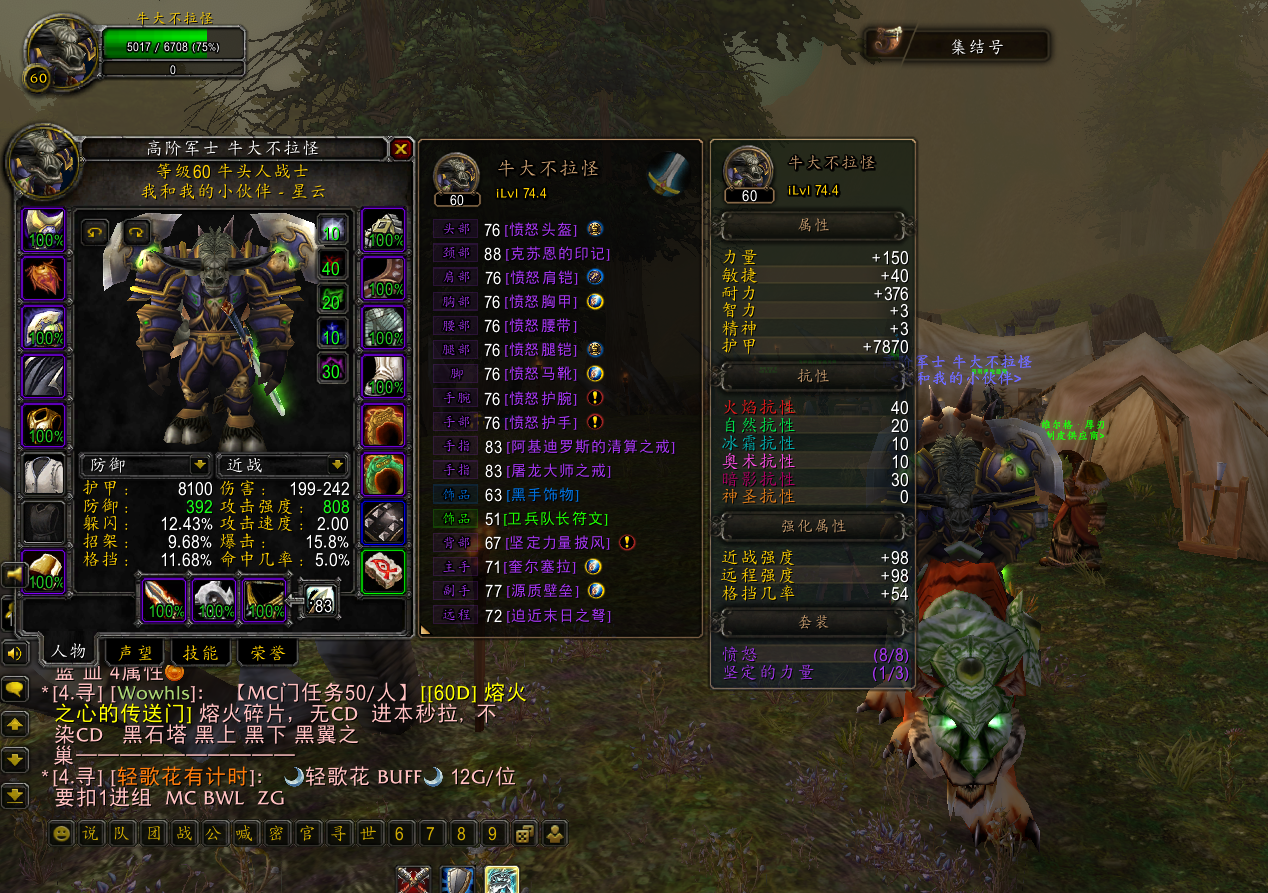Close the character panel
Viewport: 1268px width, 893px height.
point(401,149)
